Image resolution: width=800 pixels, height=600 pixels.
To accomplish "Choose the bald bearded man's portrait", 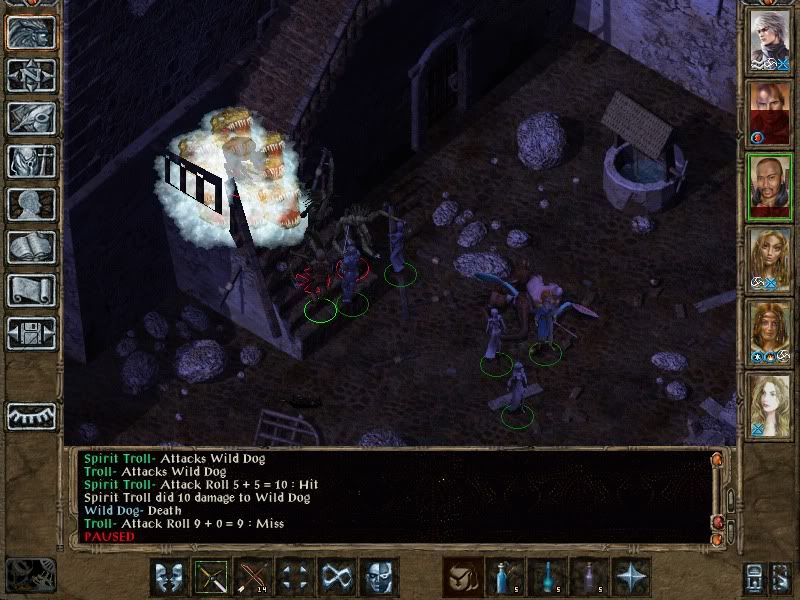I will coord(770,186).
